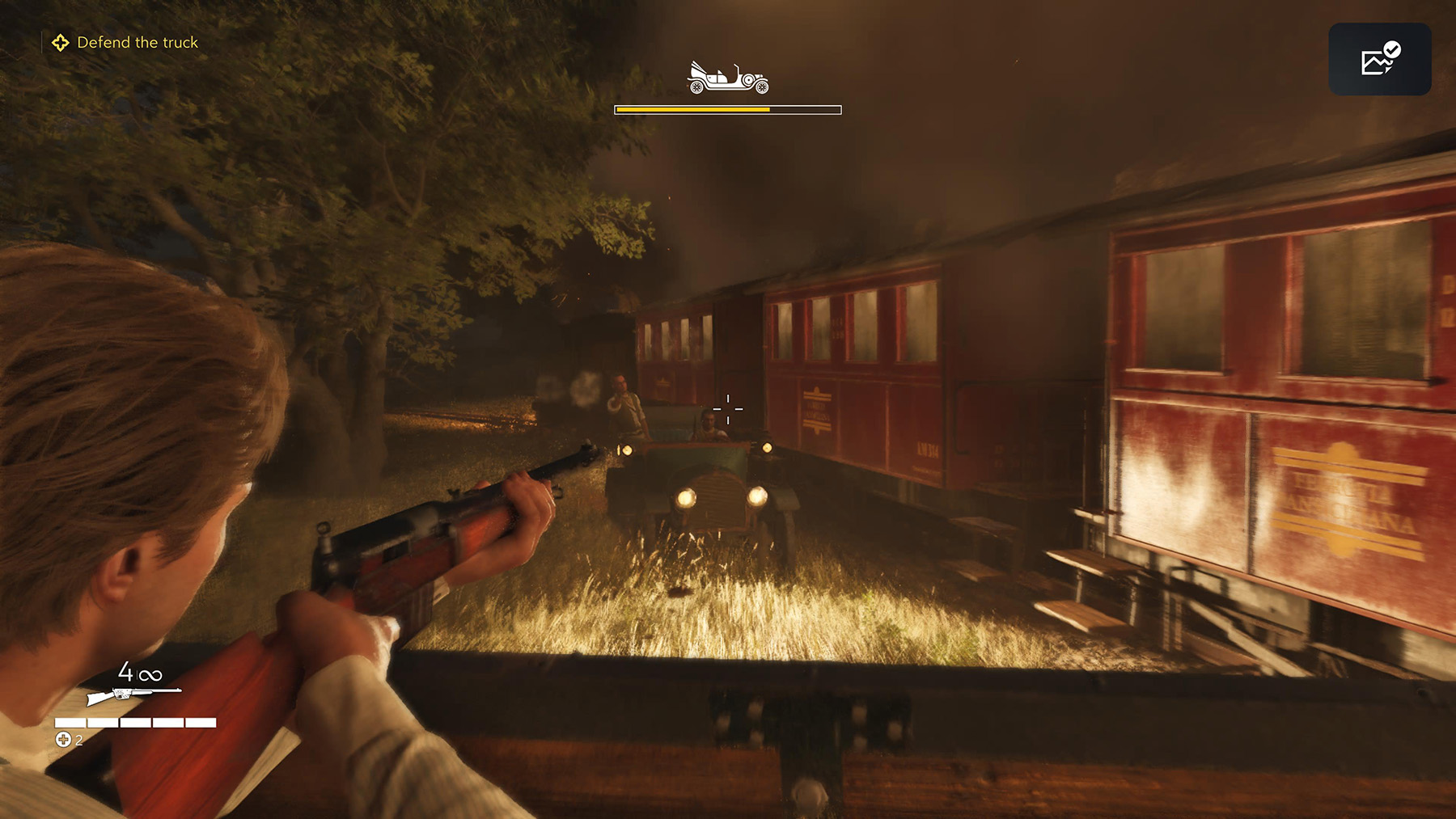Click the Defend the truck objective tracker
This screenshot has width=1456, height=819.
pyautogui.click(x=126, y=43)
